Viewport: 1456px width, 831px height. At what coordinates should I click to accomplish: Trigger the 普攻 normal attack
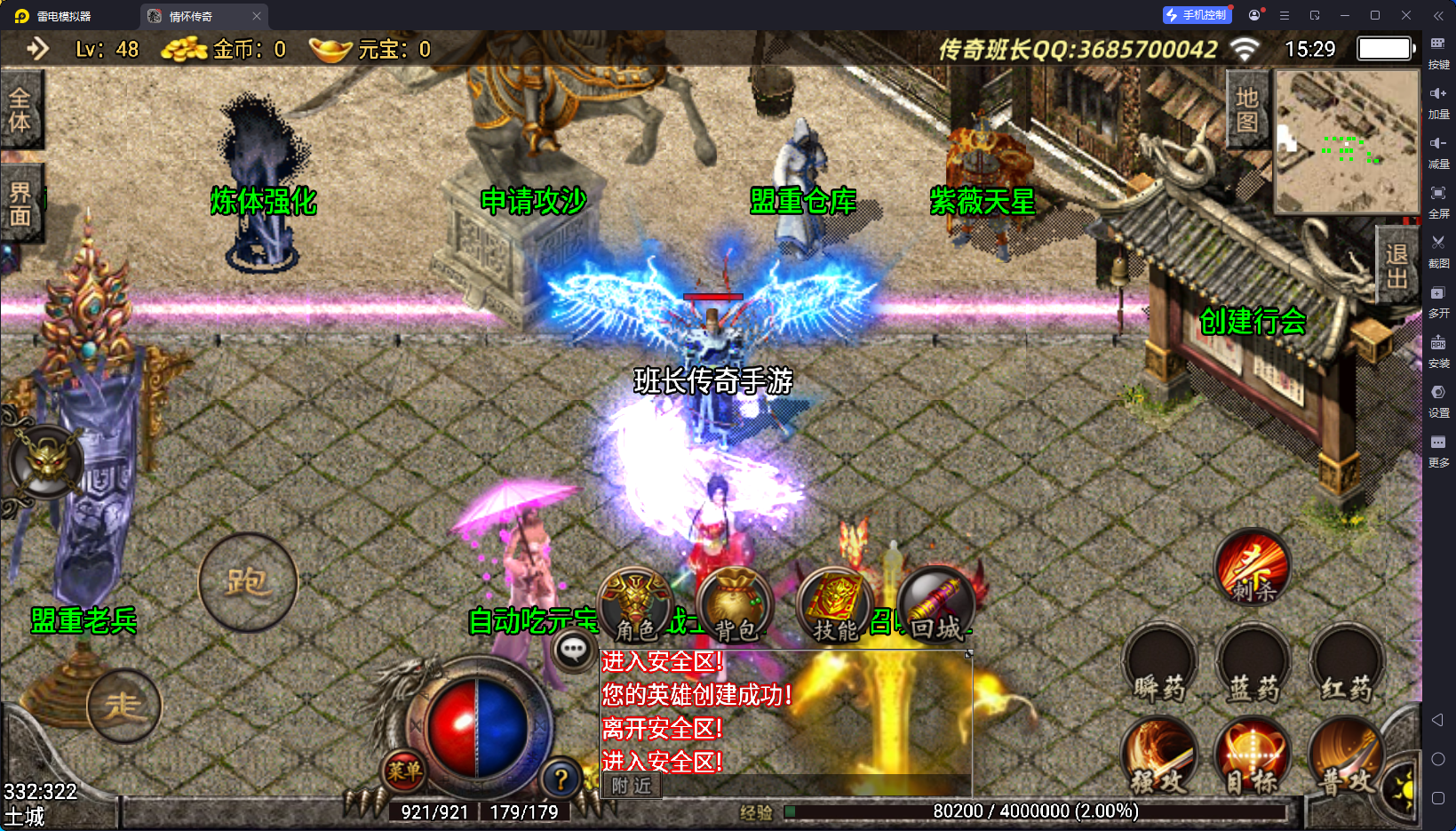click(1347, 756)
